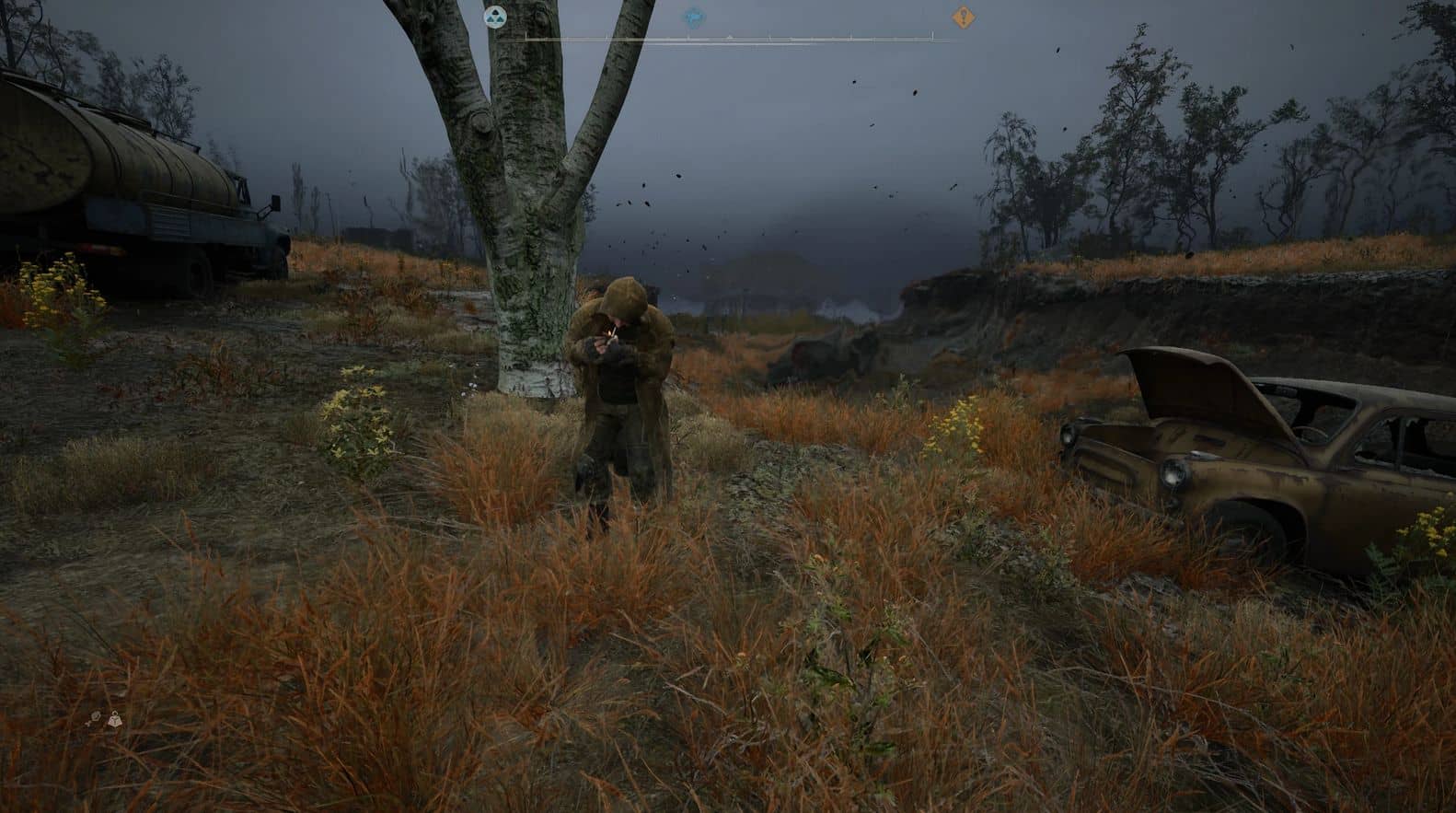Click the weight bag status icon

pos(114,721)
